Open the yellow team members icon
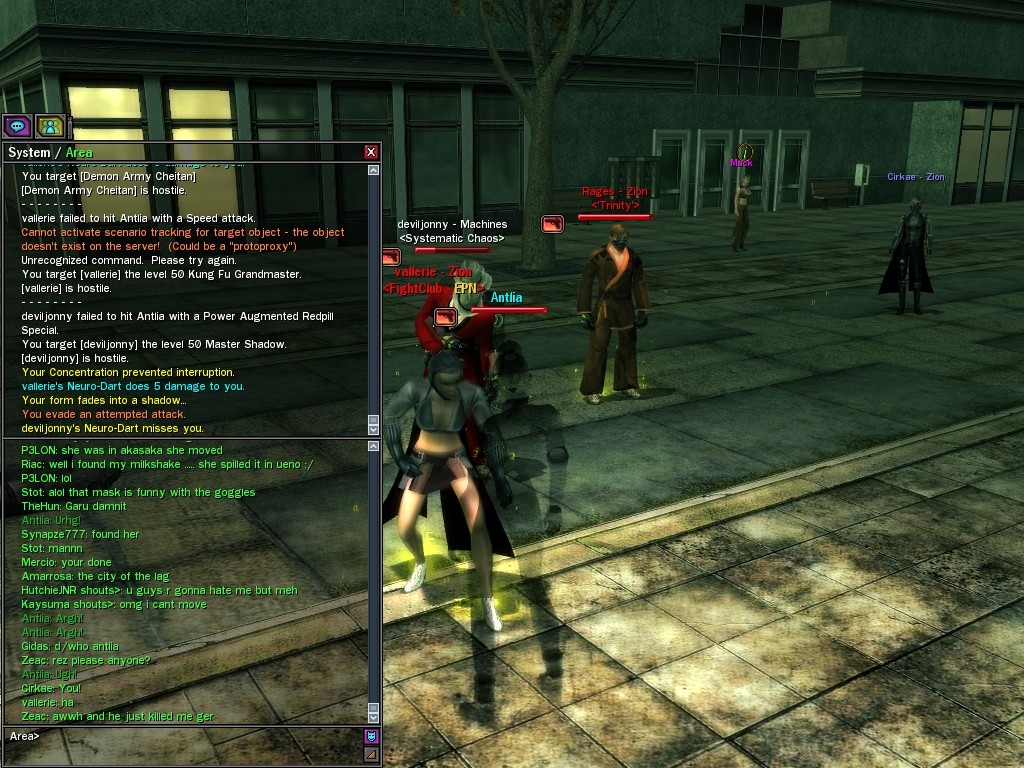Screen dimensions: 1024x768 (49, 126)
